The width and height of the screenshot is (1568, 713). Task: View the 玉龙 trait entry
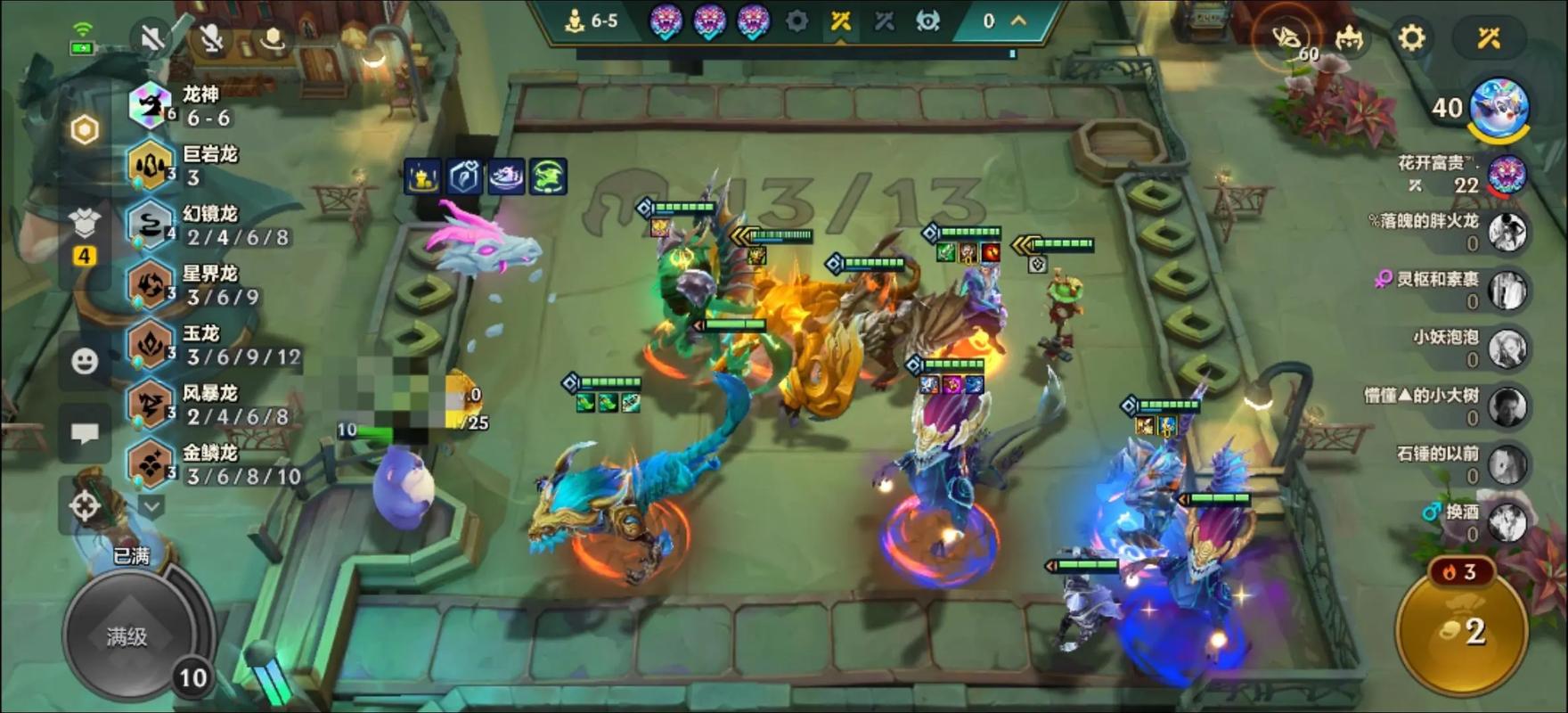(183, 344)
